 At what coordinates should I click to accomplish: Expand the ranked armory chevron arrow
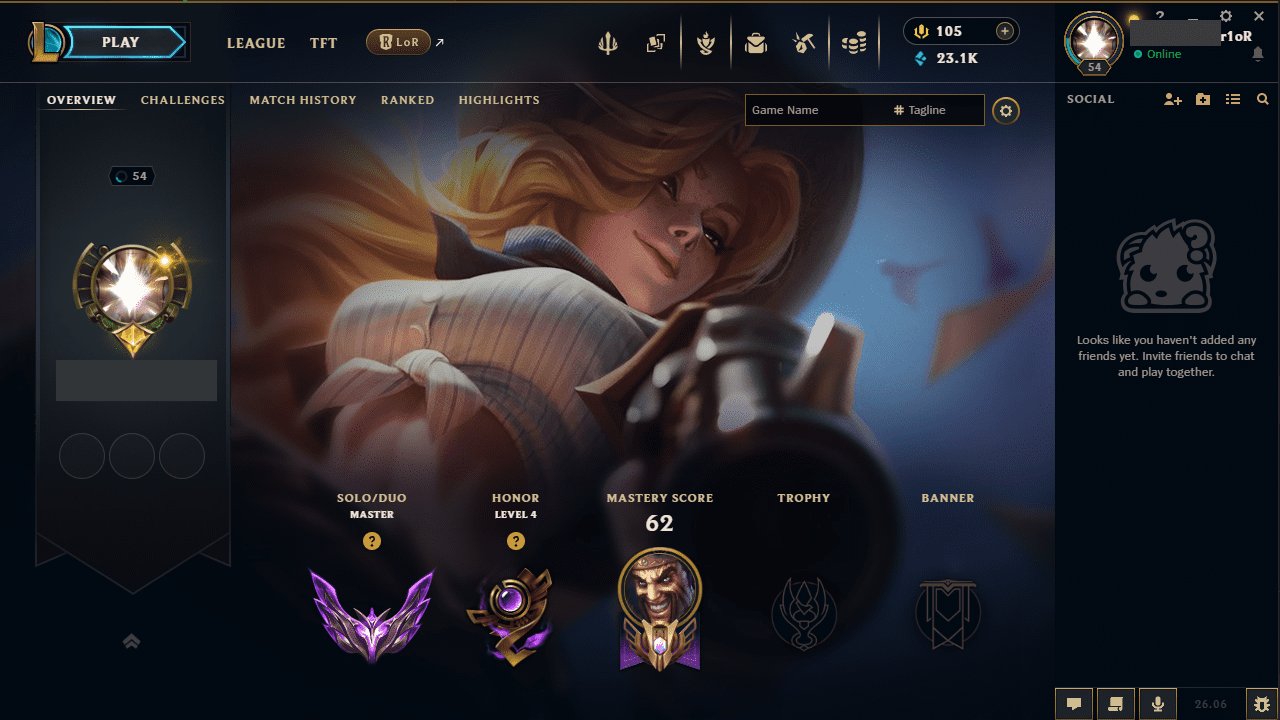[x=131, y=641]
